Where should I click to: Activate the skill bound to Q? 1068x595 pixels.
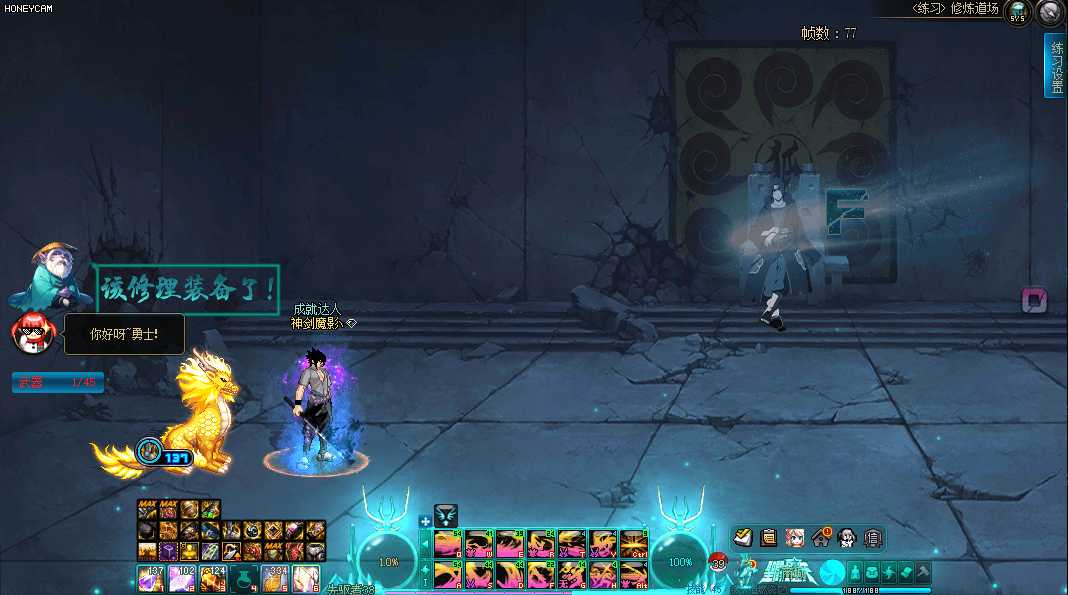click(x=448, y=543)
